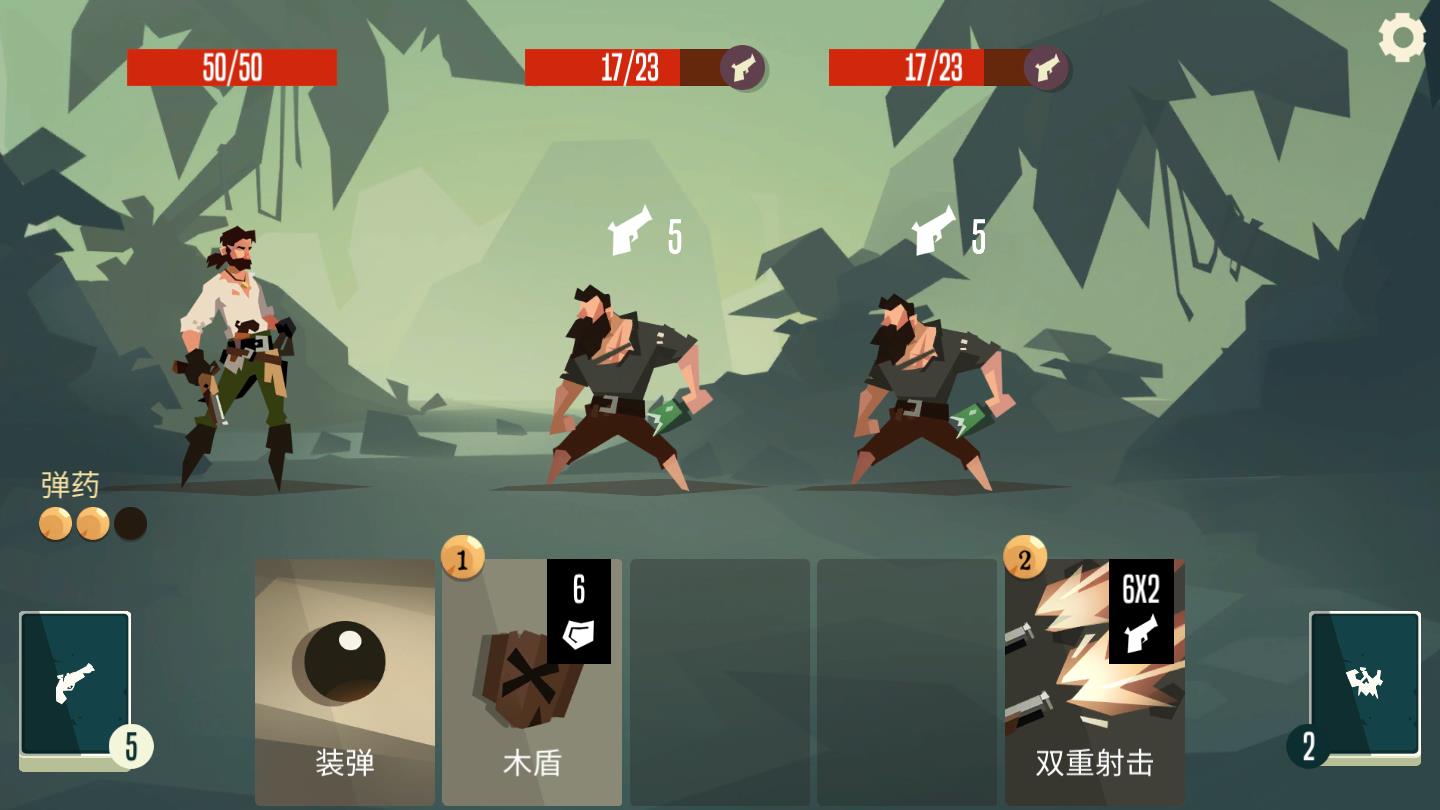This screenshot has height=810, width=1440.
Task: Click the empty dark ammo slot
Action: tap(128, 523)
